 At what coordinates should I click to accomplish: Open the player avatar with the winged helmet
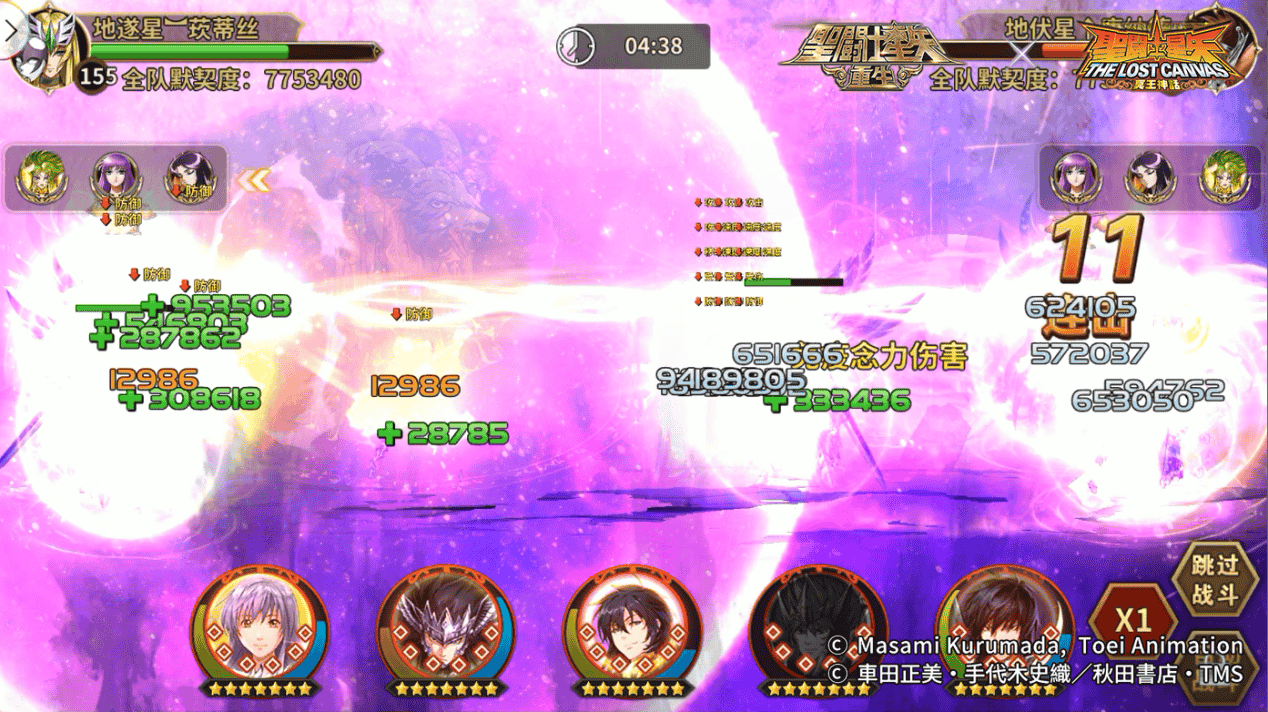coord(40,45)
